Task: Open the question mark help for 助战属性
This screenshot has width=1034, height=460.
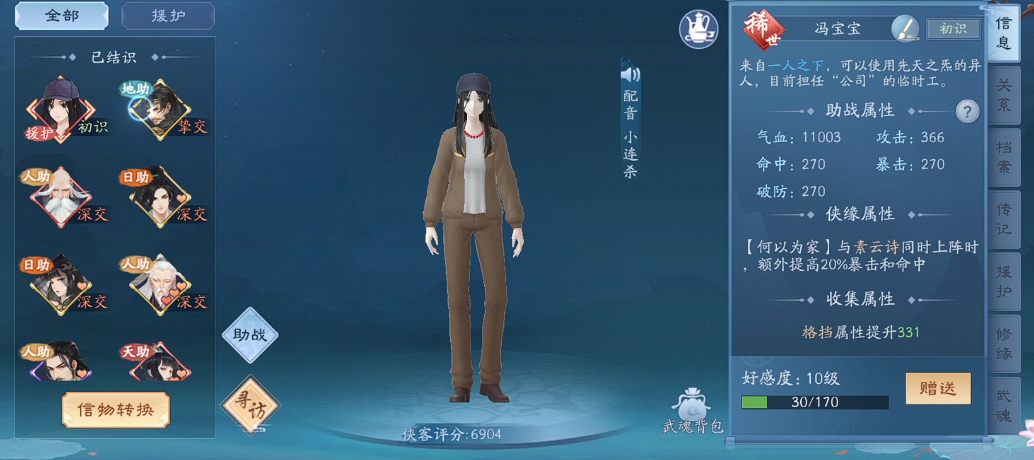Action: [x=966, y=111]
